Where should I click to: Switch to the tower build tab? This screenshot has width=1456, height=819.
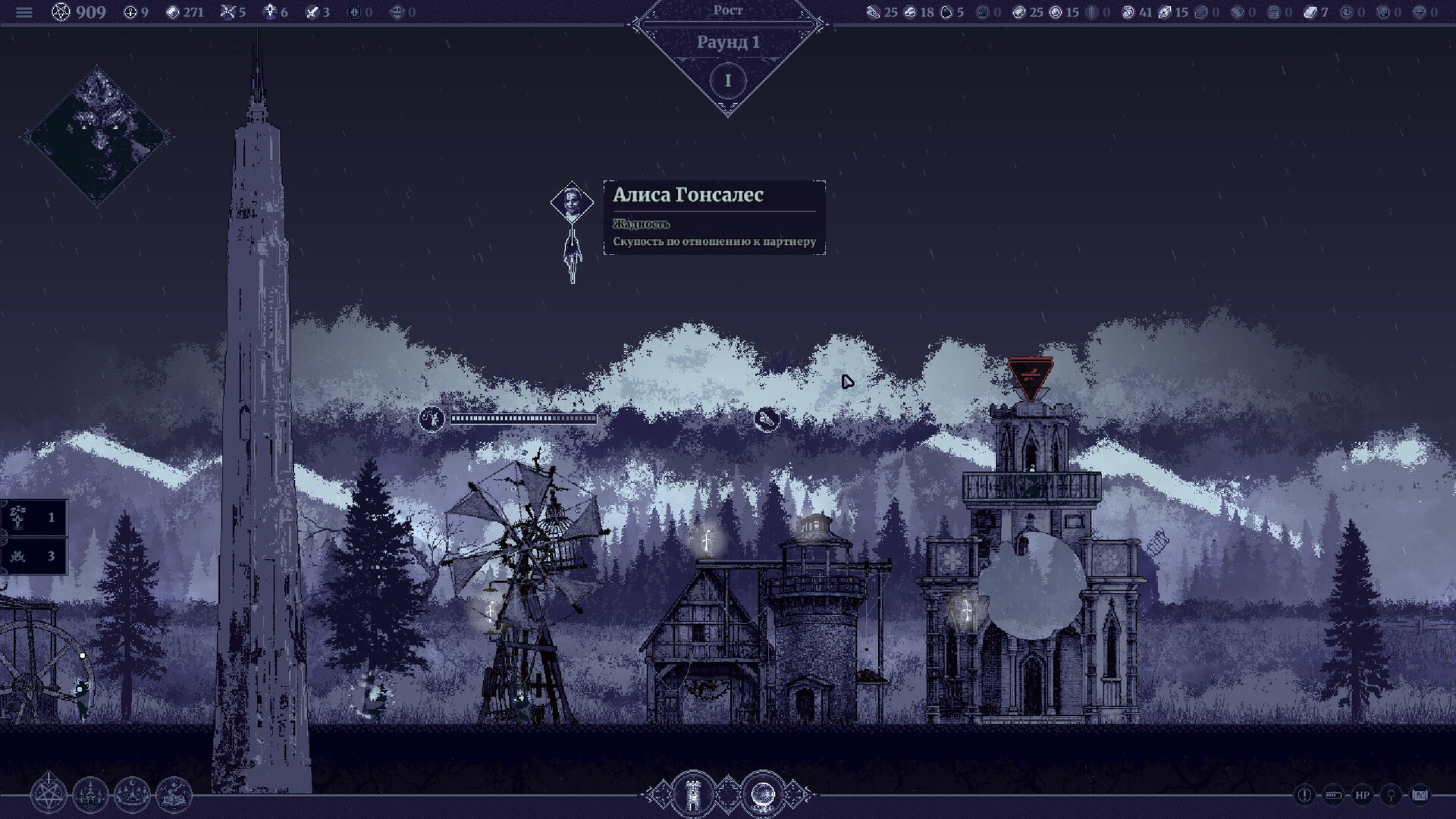tap(693, 795)
